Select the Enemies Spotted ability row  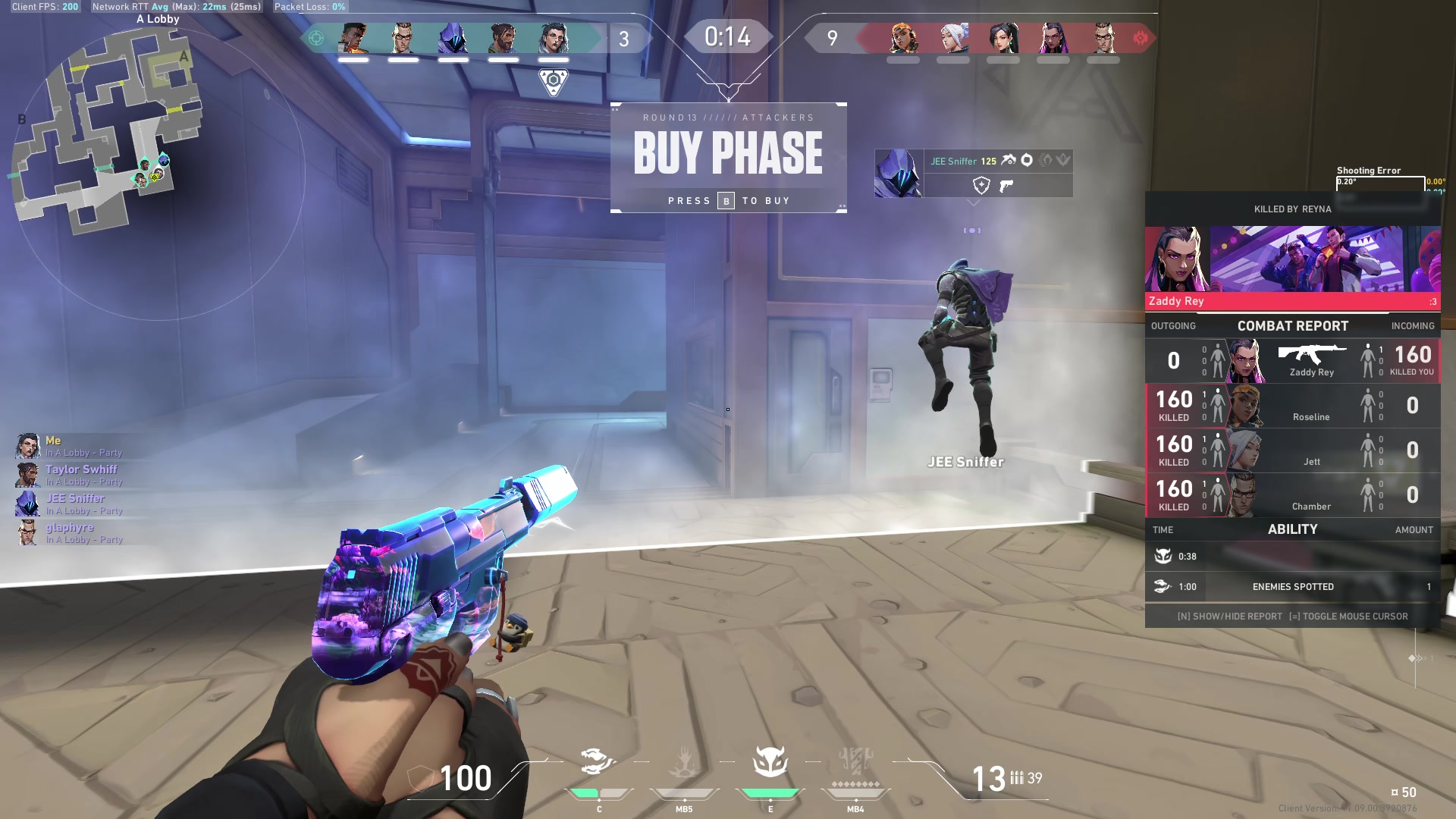pos(1292,586)
